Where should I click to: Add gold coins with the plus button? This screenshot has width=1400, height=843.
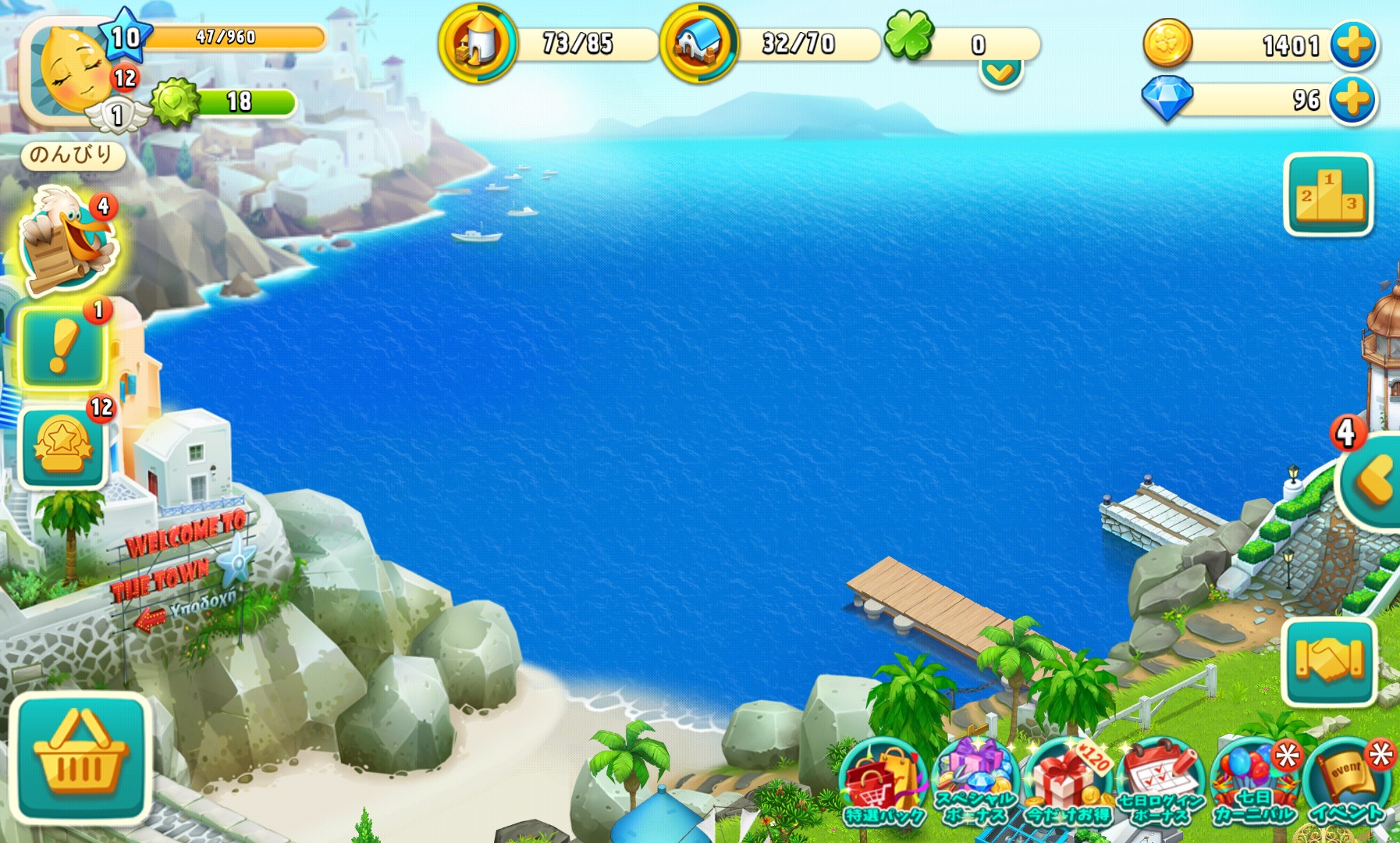[x=1353, y=44]
